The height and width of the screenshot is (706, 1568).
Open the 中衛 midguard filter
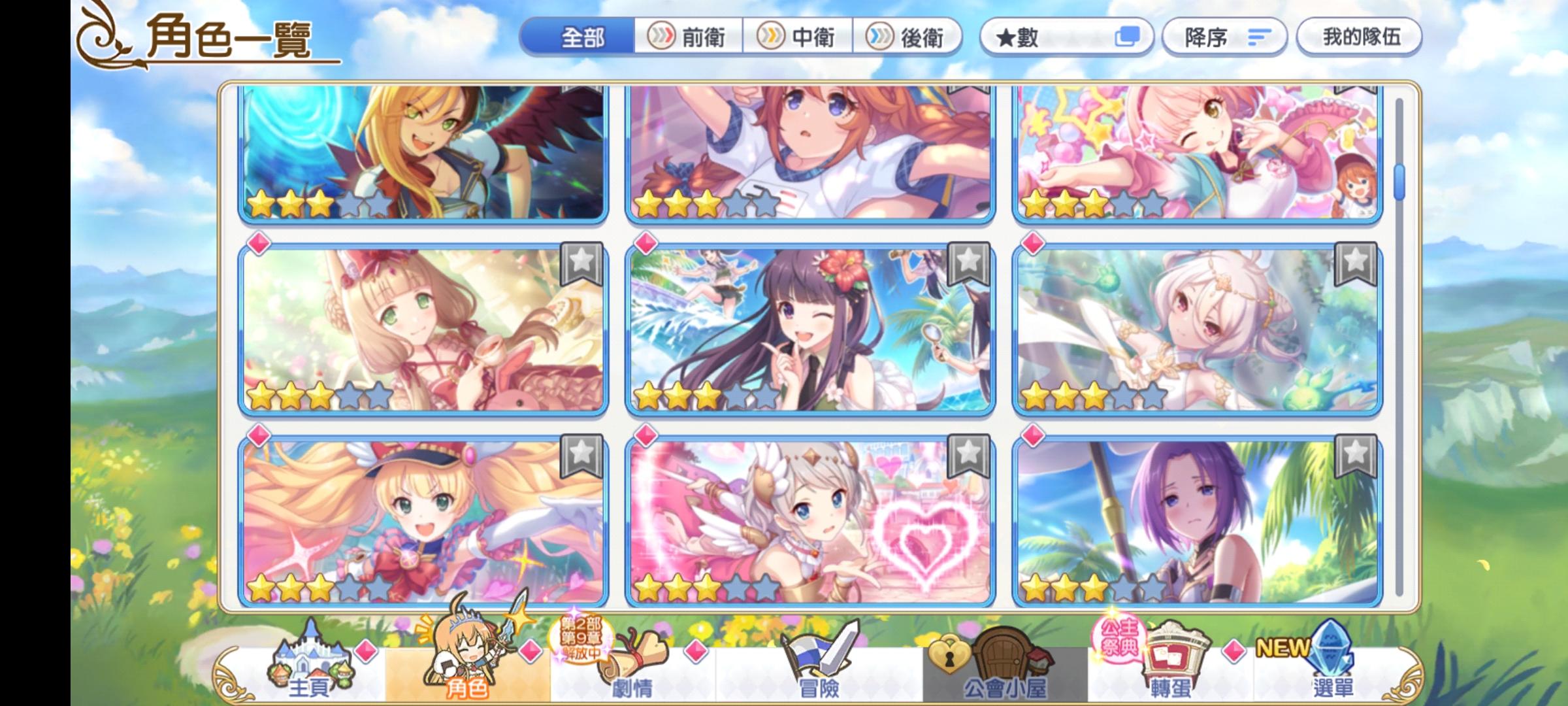point(798,37)
